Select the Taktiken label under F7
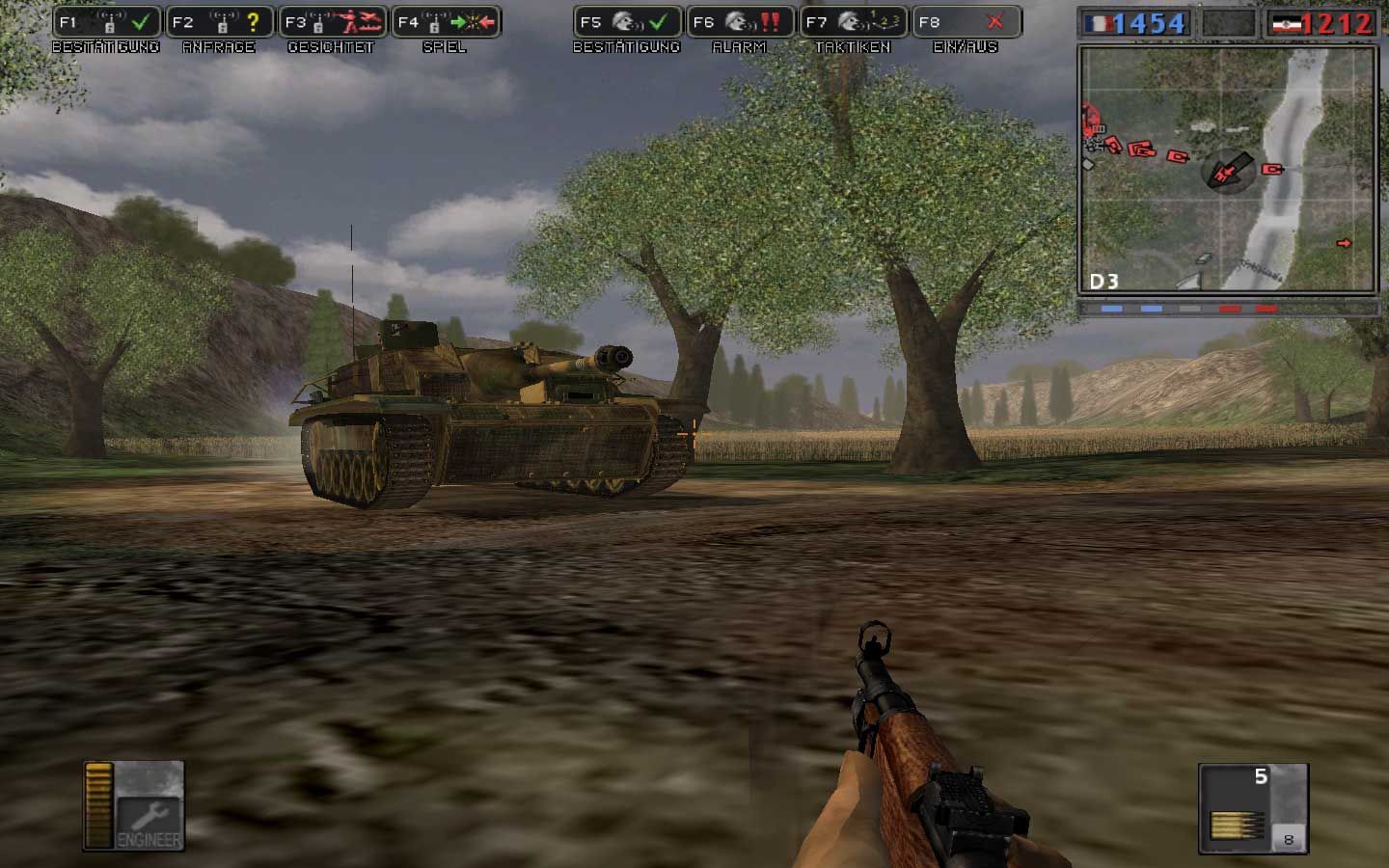This screenshot has height=868, width=1389. coord(856,46)
